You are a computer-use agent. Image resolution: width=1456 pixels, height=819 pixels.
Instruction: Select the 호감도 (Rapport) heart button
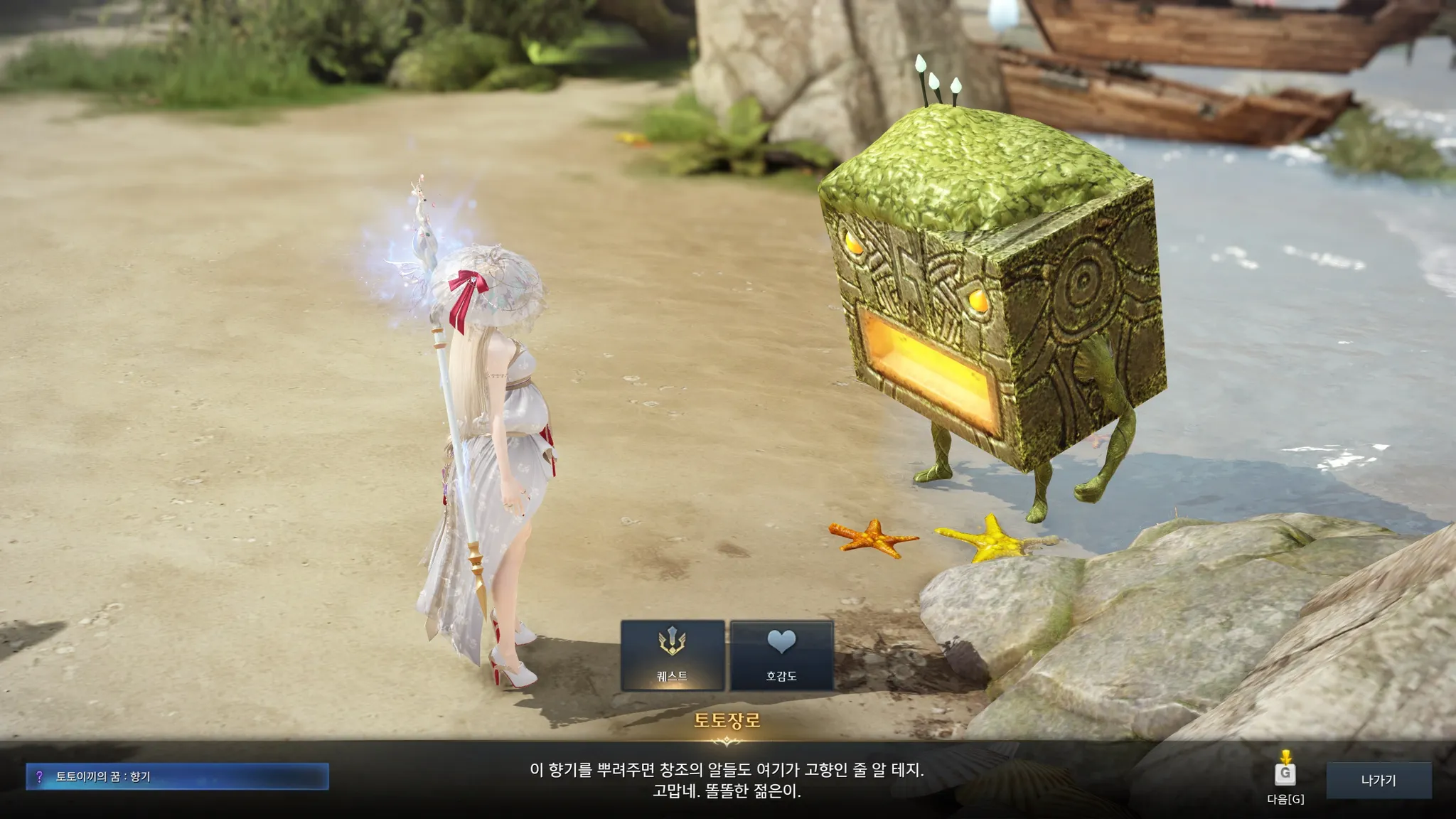click(781, 655)
